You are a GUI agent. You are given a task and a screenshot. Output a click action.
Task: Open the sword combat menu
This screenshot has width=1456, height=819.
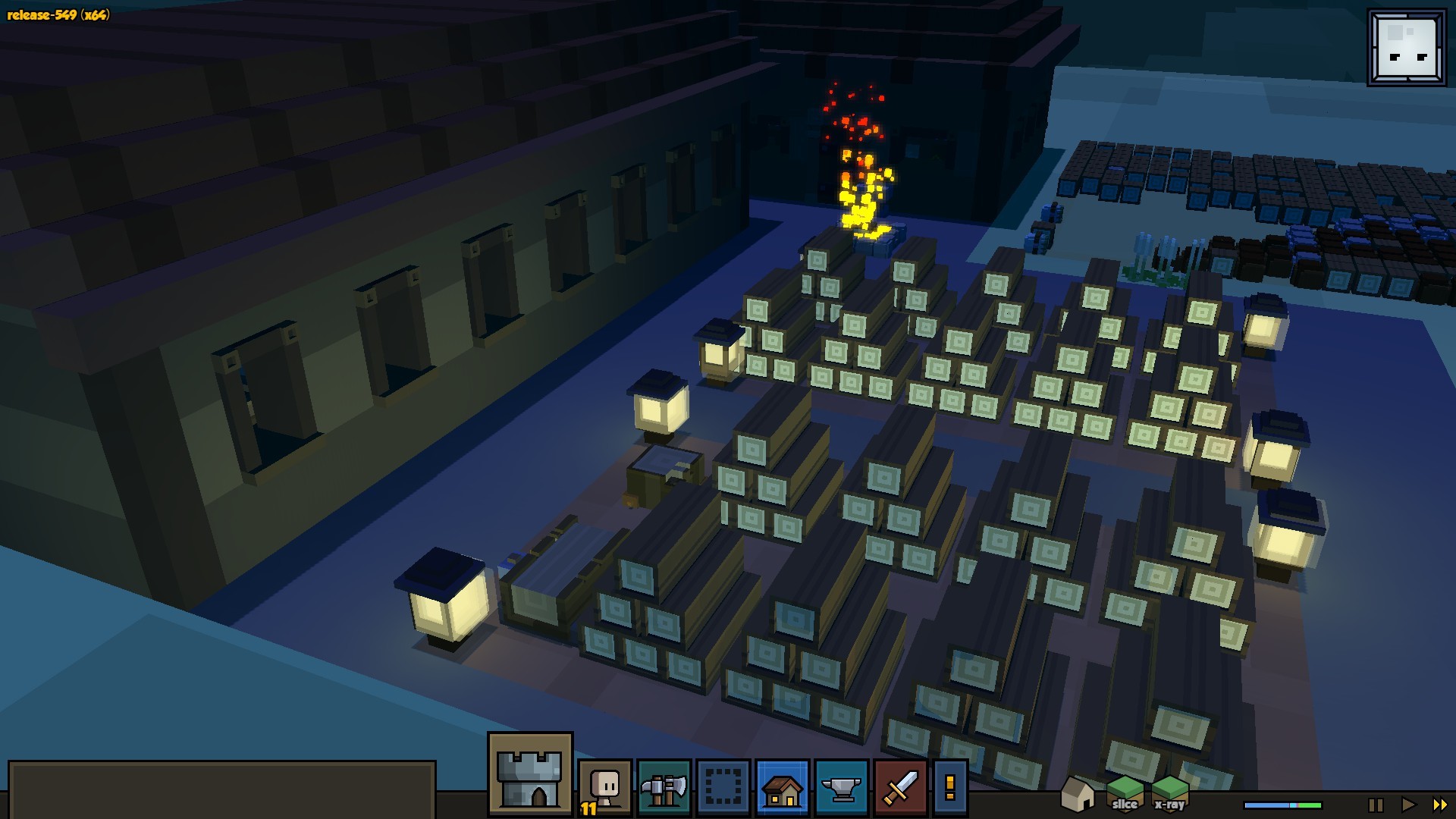pyautogui.click(x=900, y=788)
